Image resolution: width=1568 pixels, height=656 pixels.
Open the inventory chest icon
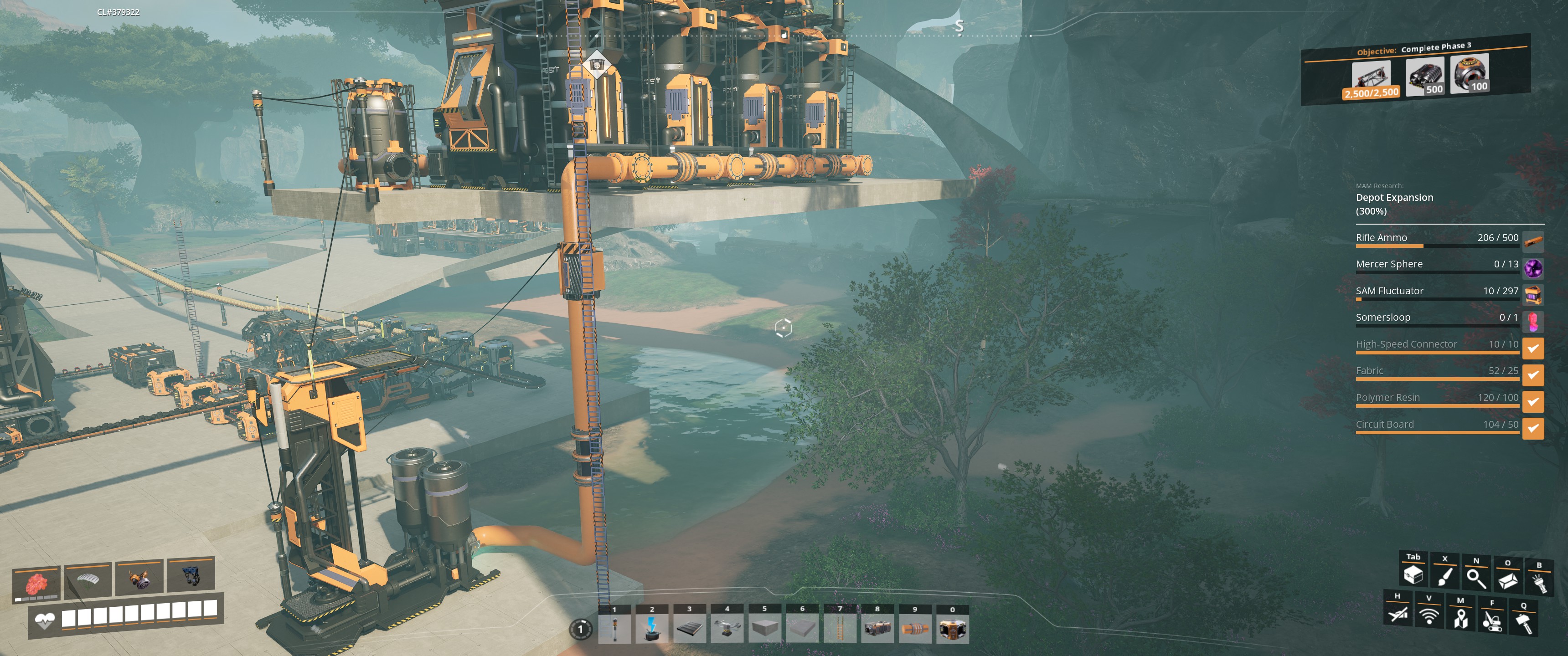click(1413, 574)
